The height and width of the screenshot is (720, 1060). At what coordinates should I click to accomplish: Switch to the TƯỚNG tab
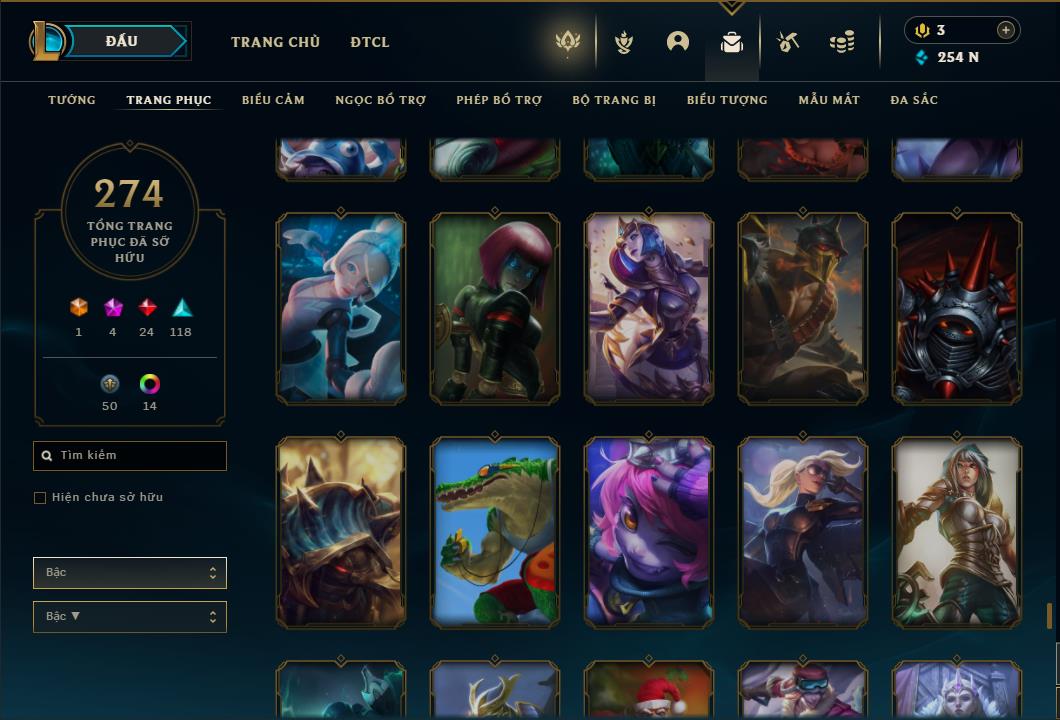pyautogui.click(x=72, y=100)
